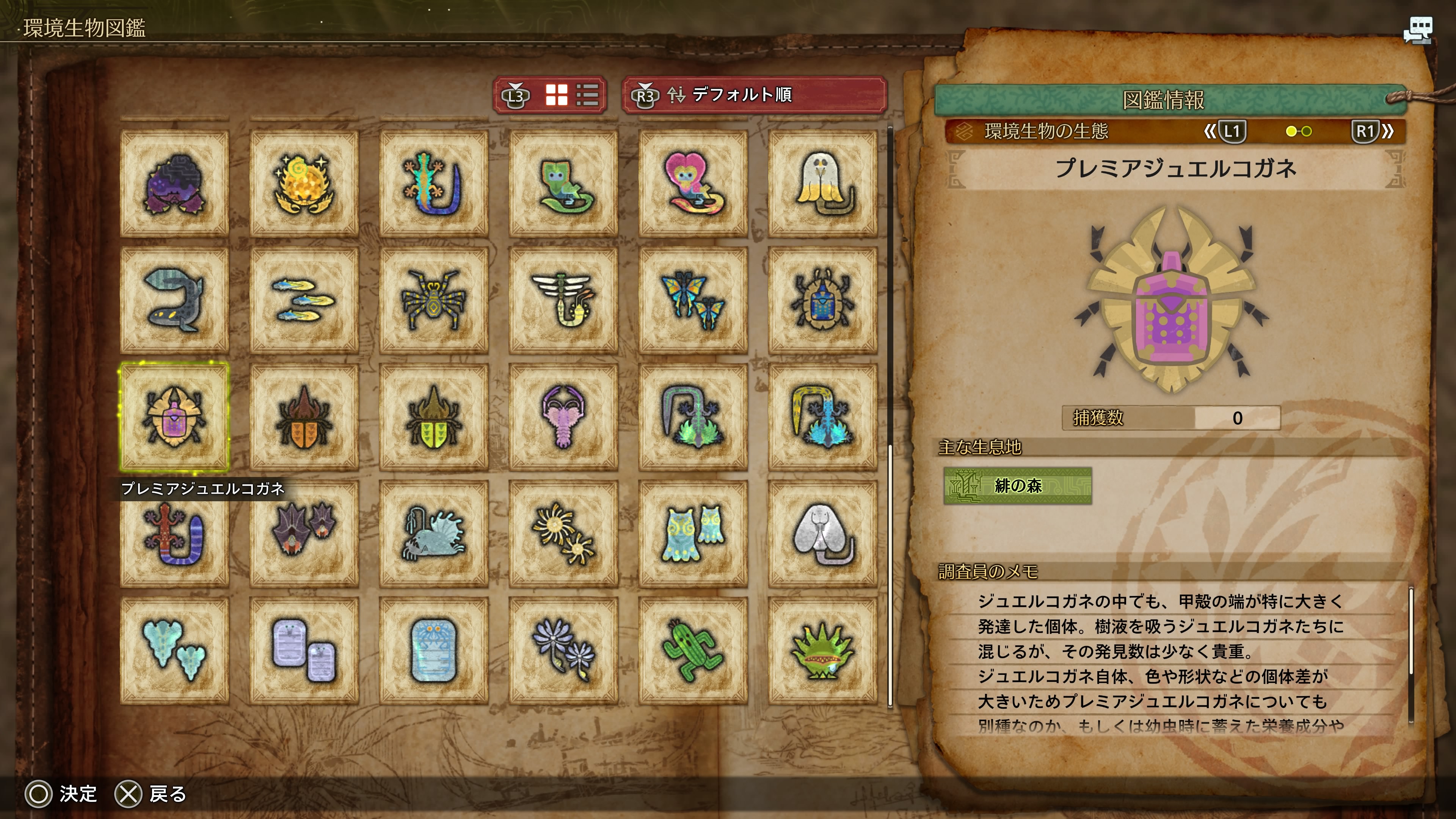
Task: Choose the heart-faced pink snake creature
Action: 693,184
